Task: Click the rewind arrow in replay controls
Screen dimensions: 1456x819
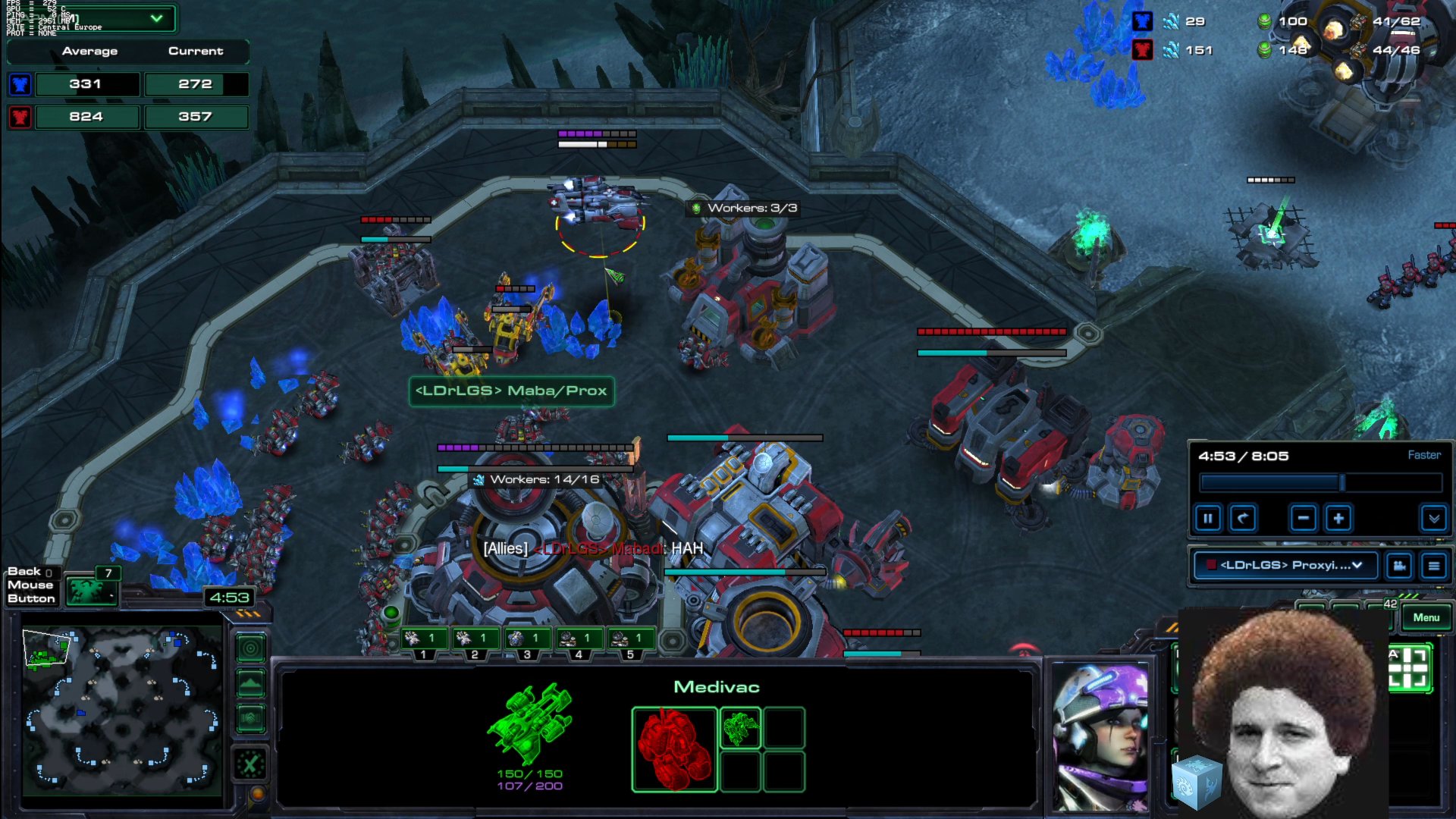Action: click(1244, 518)
